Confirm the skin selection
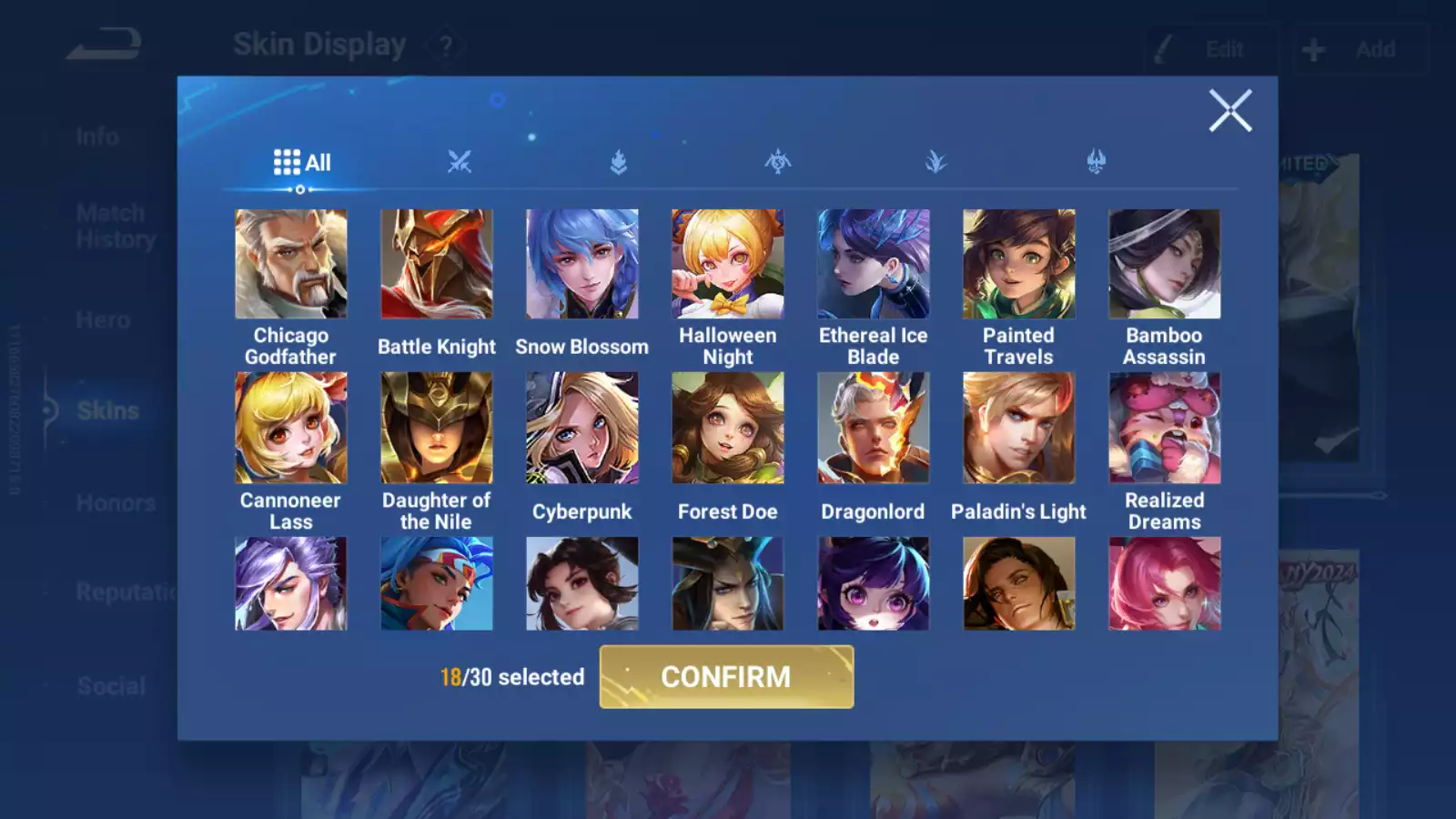 pyautogui.click(x=726, y=677)
